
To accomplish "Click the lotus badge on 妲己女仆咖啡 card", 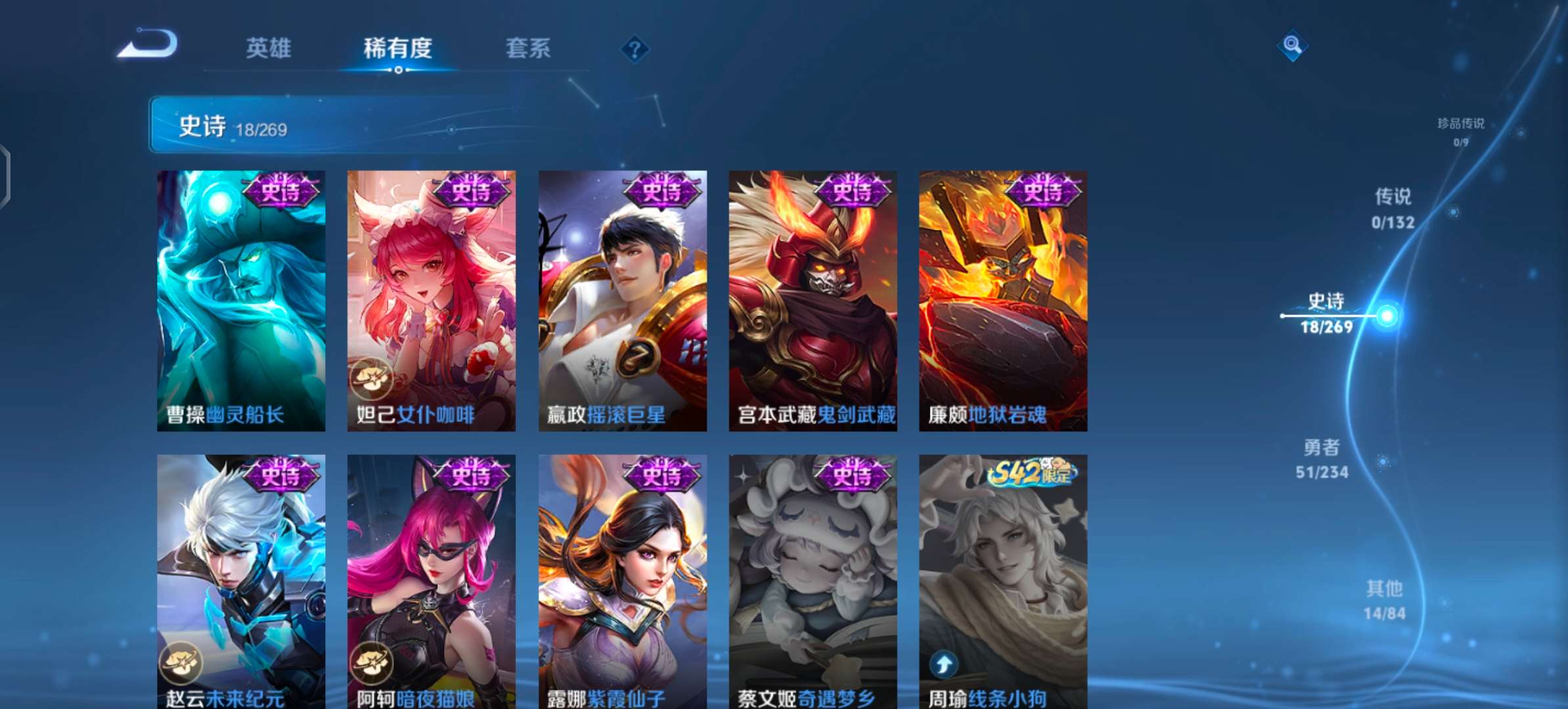I will tap(372, 377).
